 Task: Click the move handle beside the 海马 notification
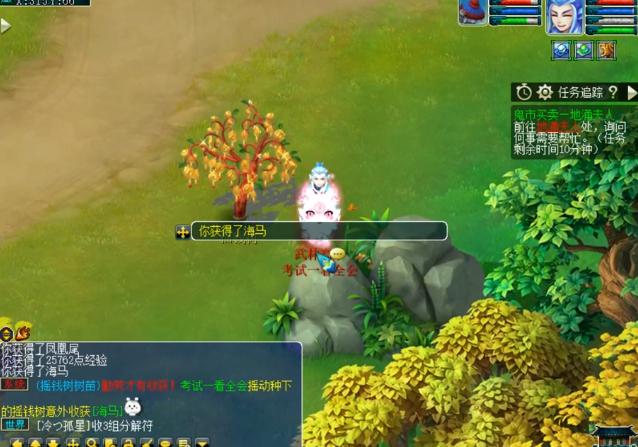[183, 232]
